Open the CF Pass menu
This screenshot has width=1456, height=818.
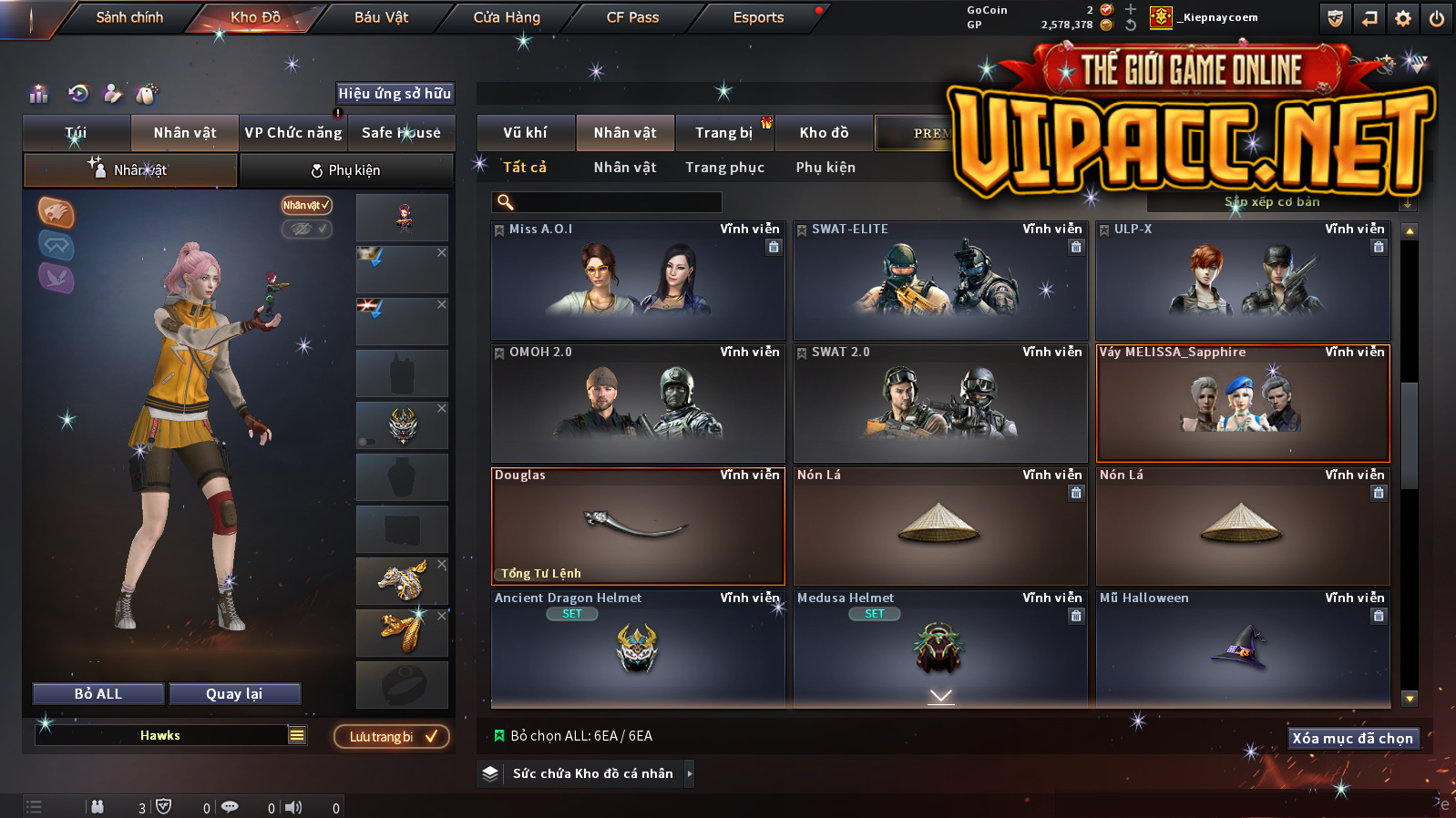(632, 17)
